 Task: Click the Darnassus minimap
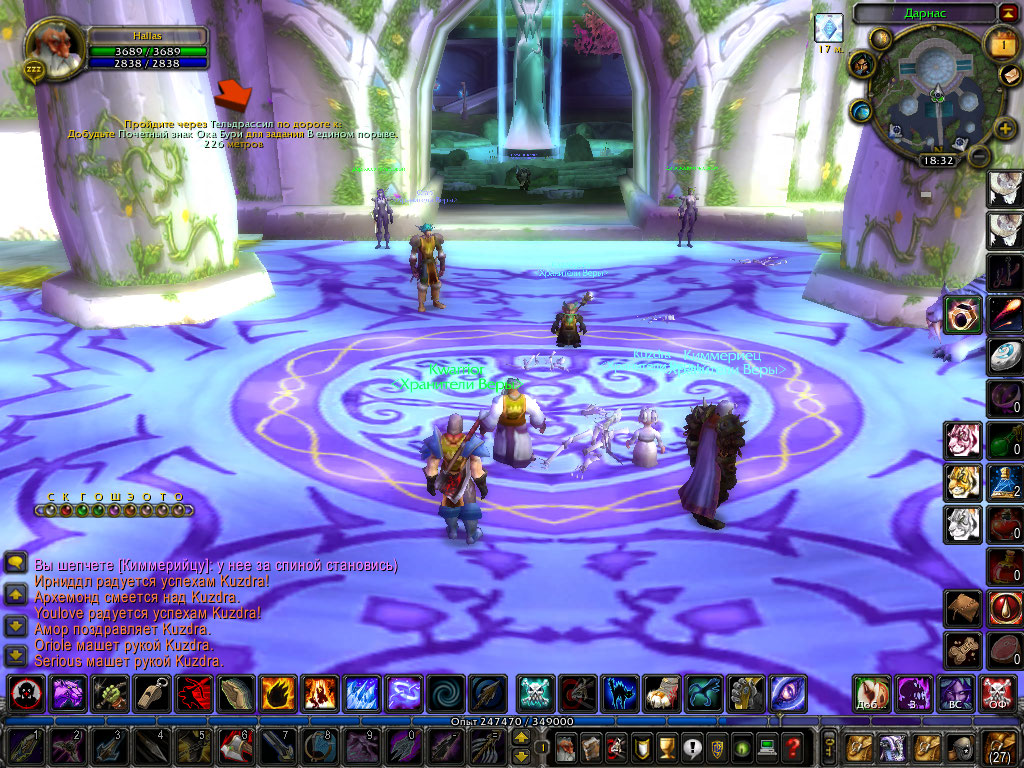936,93
